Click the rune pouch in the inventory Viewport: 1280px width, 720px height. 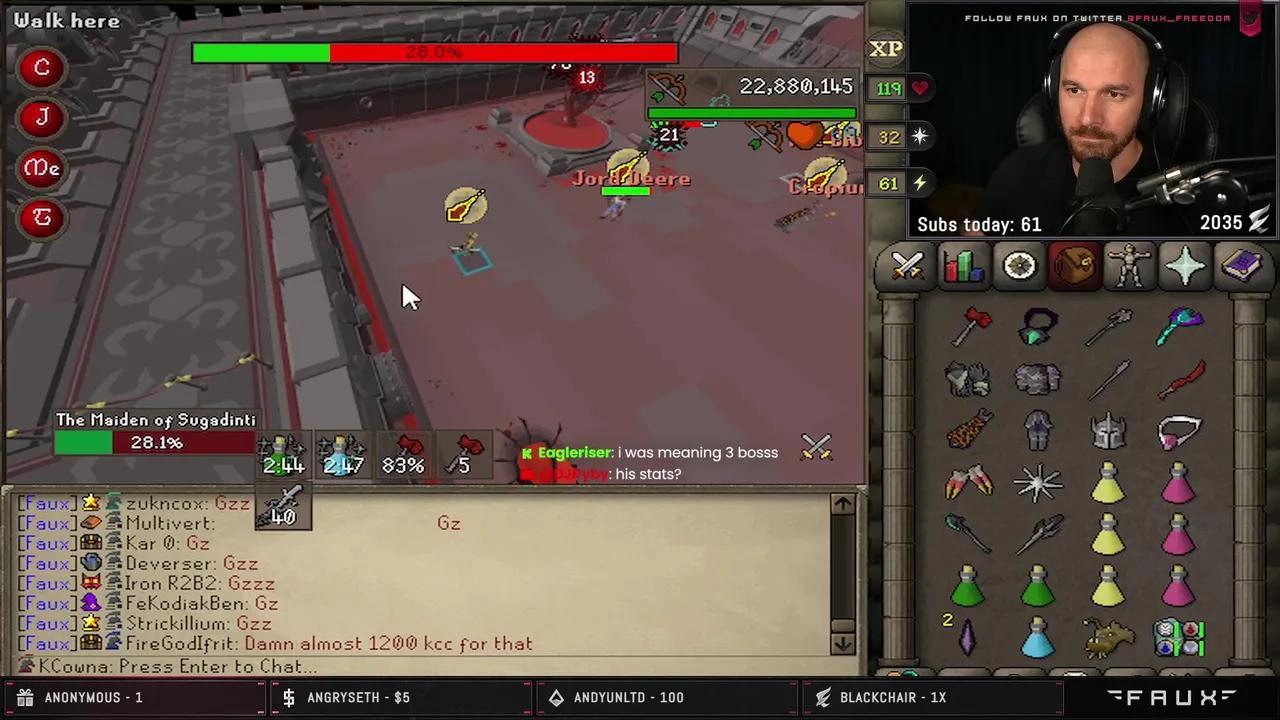[x=1179, y=638]
